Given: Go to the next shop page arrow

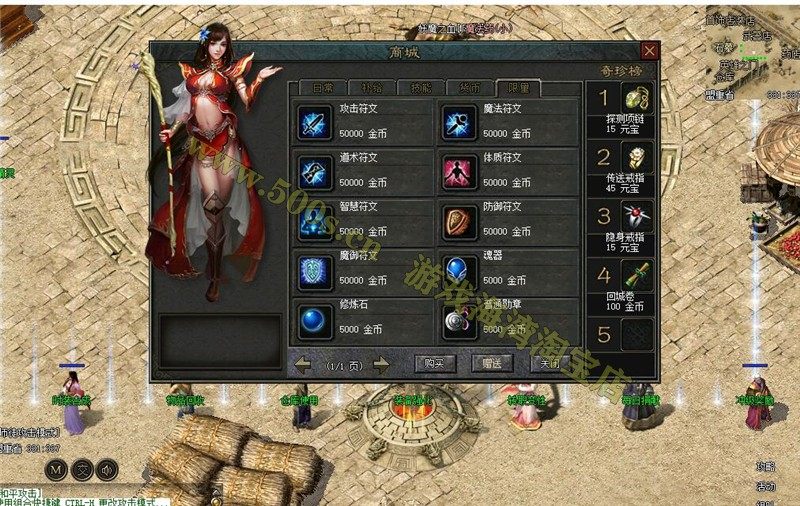Looking at the screenshot, I should tap(381, 365).
